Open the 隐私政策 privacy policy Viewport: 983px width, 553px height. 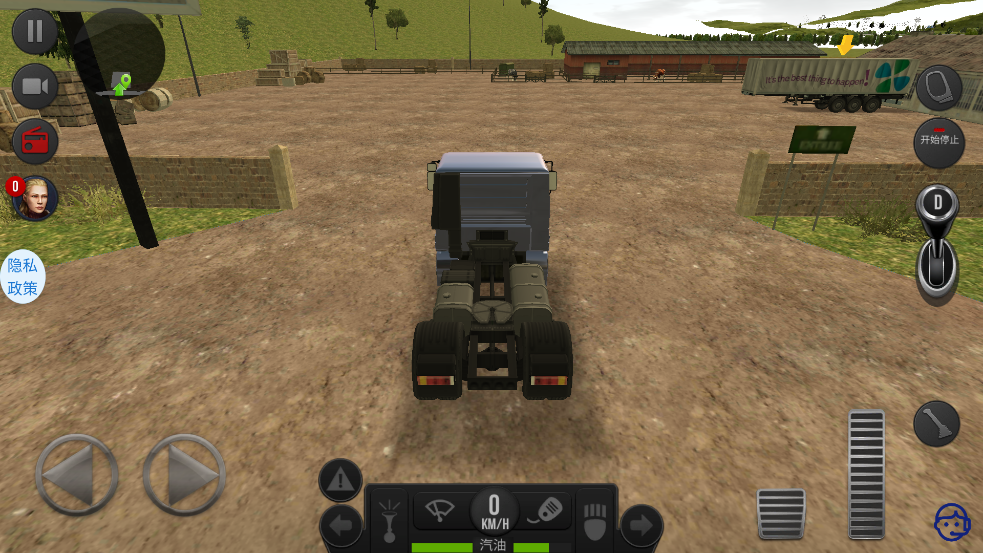pos(22,277)
